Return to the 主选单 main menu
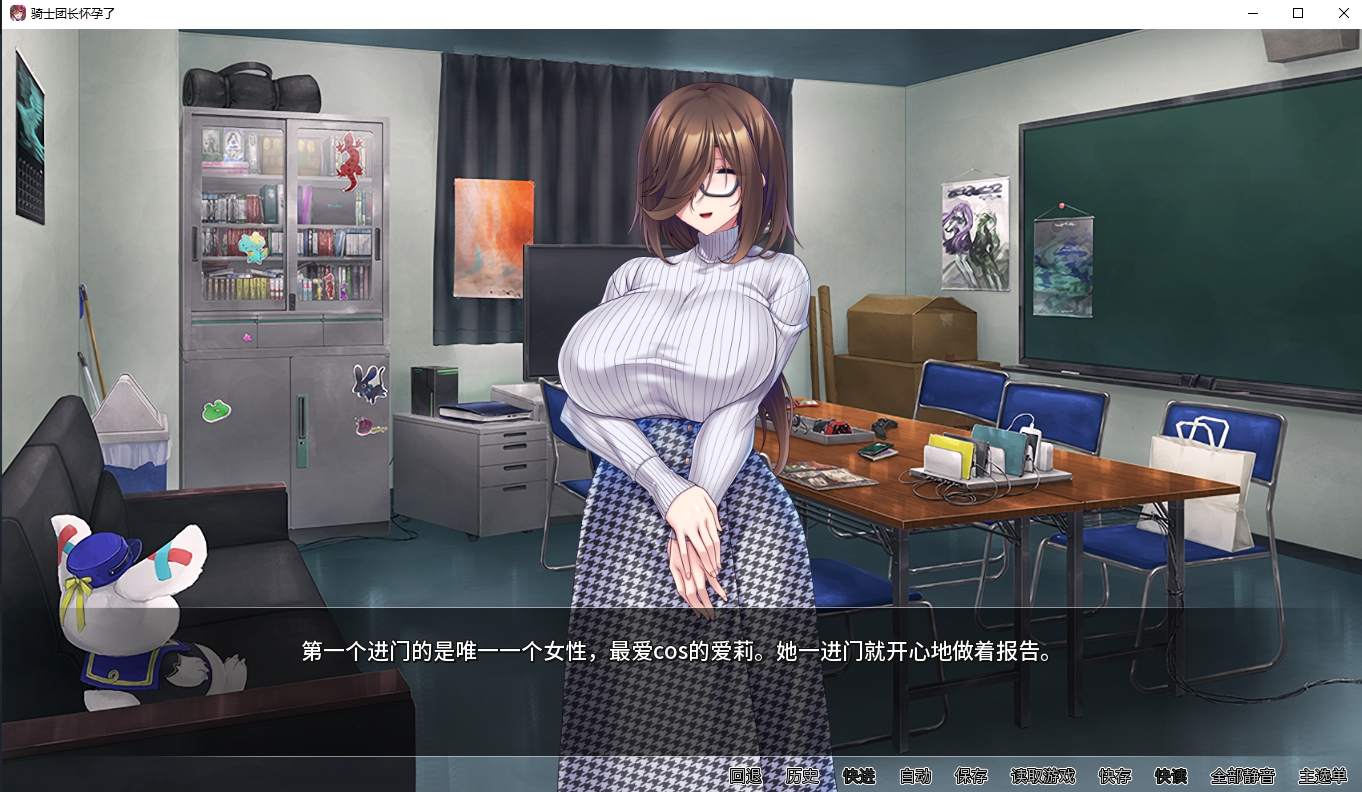This screenshot has height=792, width=1362. tap(1323, 776)
